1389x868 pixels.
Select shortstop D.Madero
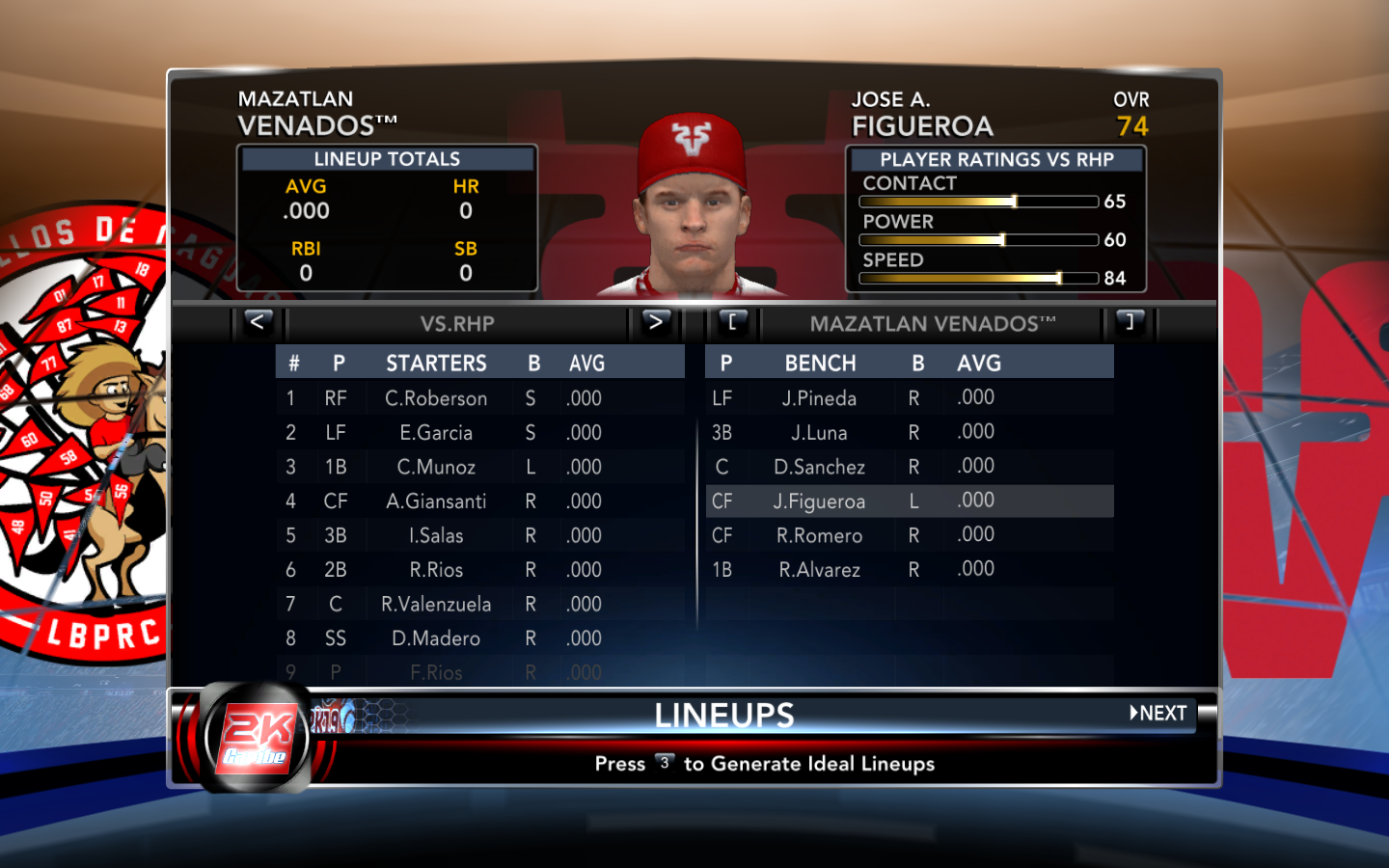click(x=436, y=638)
